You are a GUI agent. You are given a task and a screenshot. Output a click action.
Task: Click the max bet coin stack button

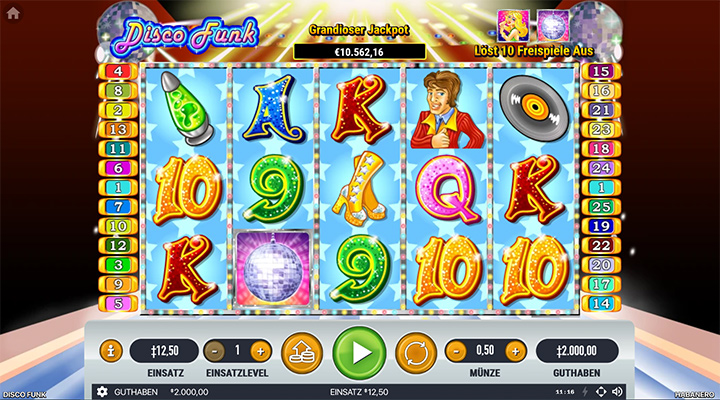[301, 352]
